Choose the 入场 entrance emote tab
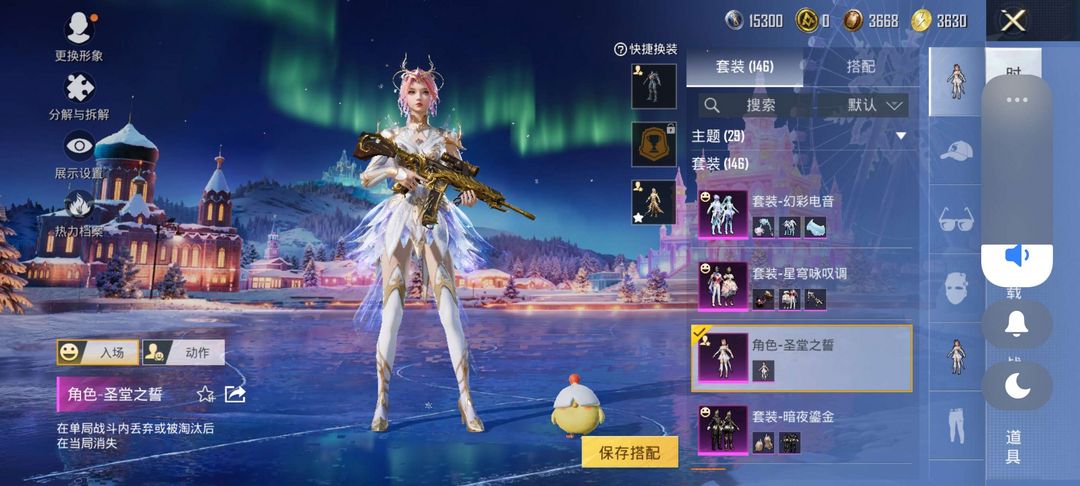Image resolution: width=1080 pixels, height=486 pixels. (x=98, y=352)
